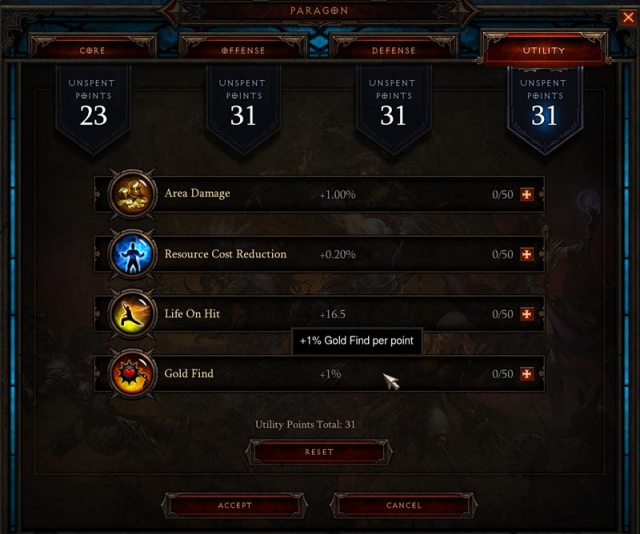Select the Area Damage icon
640x534 pixels.
(x=132, y=194)
